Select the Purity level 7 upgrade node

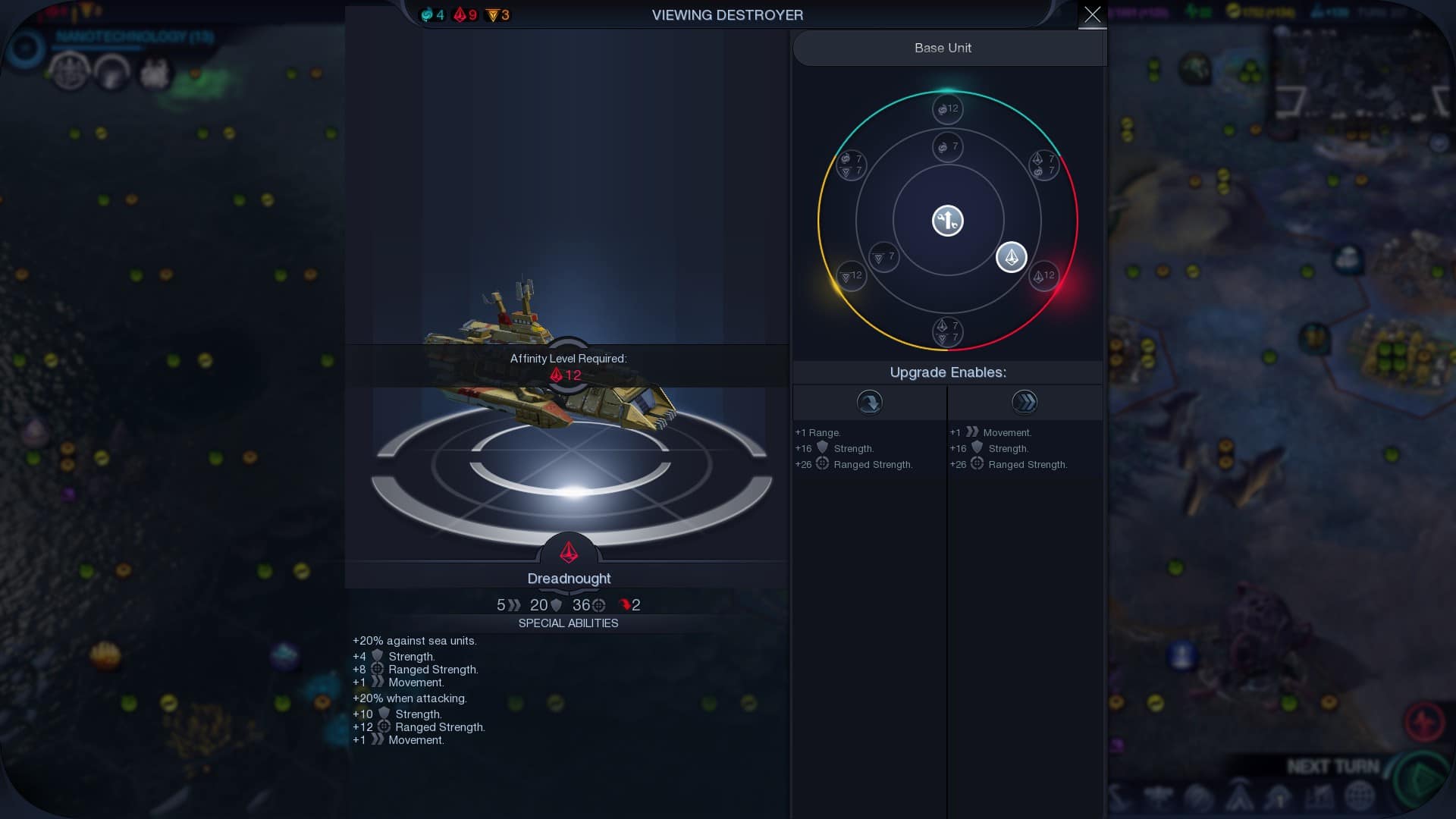point(883,257)
